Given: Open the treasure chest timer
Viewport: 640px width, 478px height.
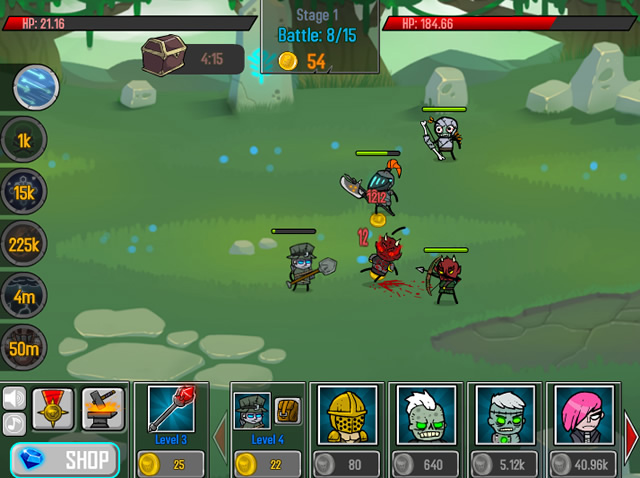Looking at the screenshot, I should click(190, 58).
